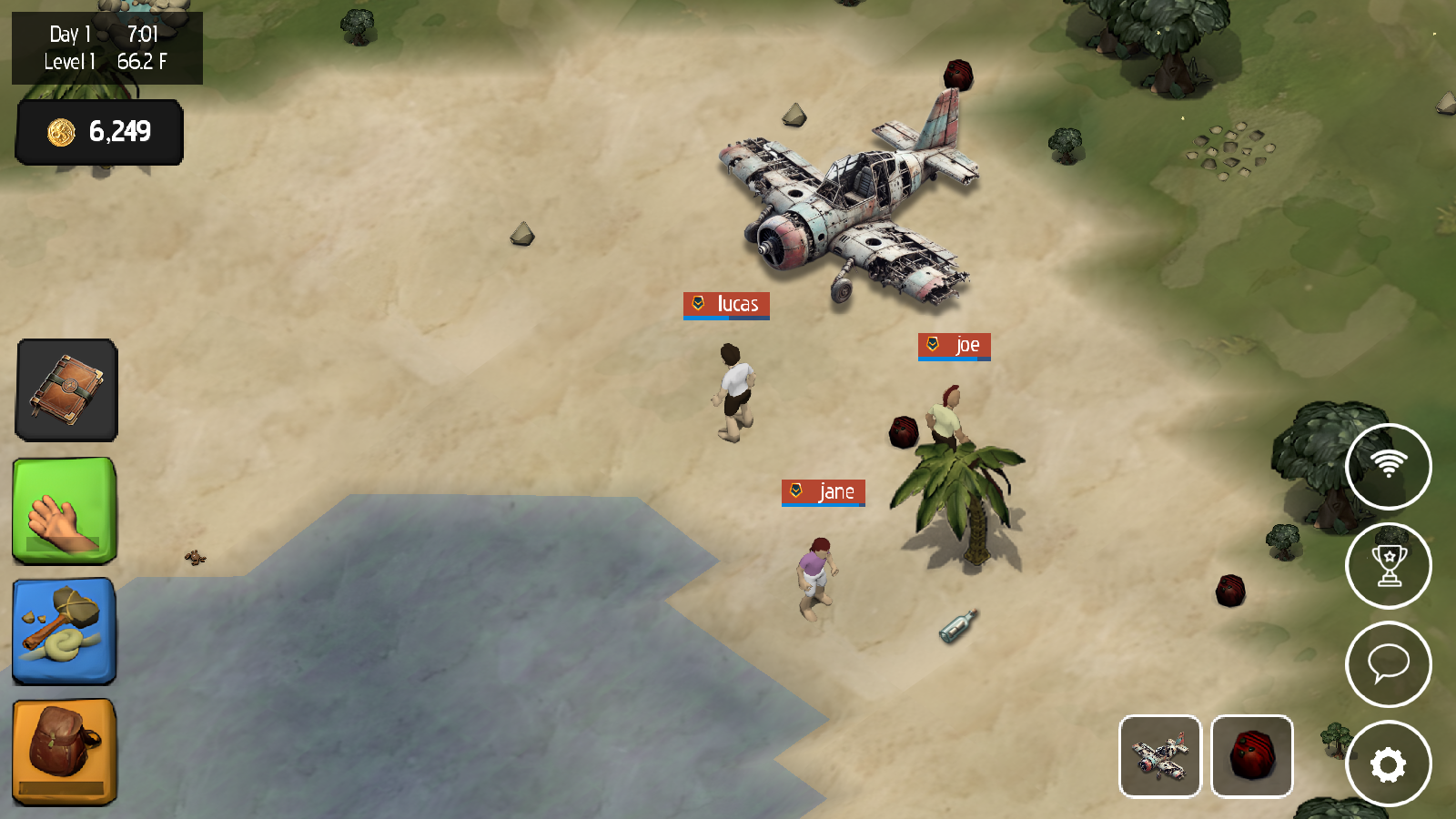
Task: Click the joe name tag
Action: coord(954,345)
